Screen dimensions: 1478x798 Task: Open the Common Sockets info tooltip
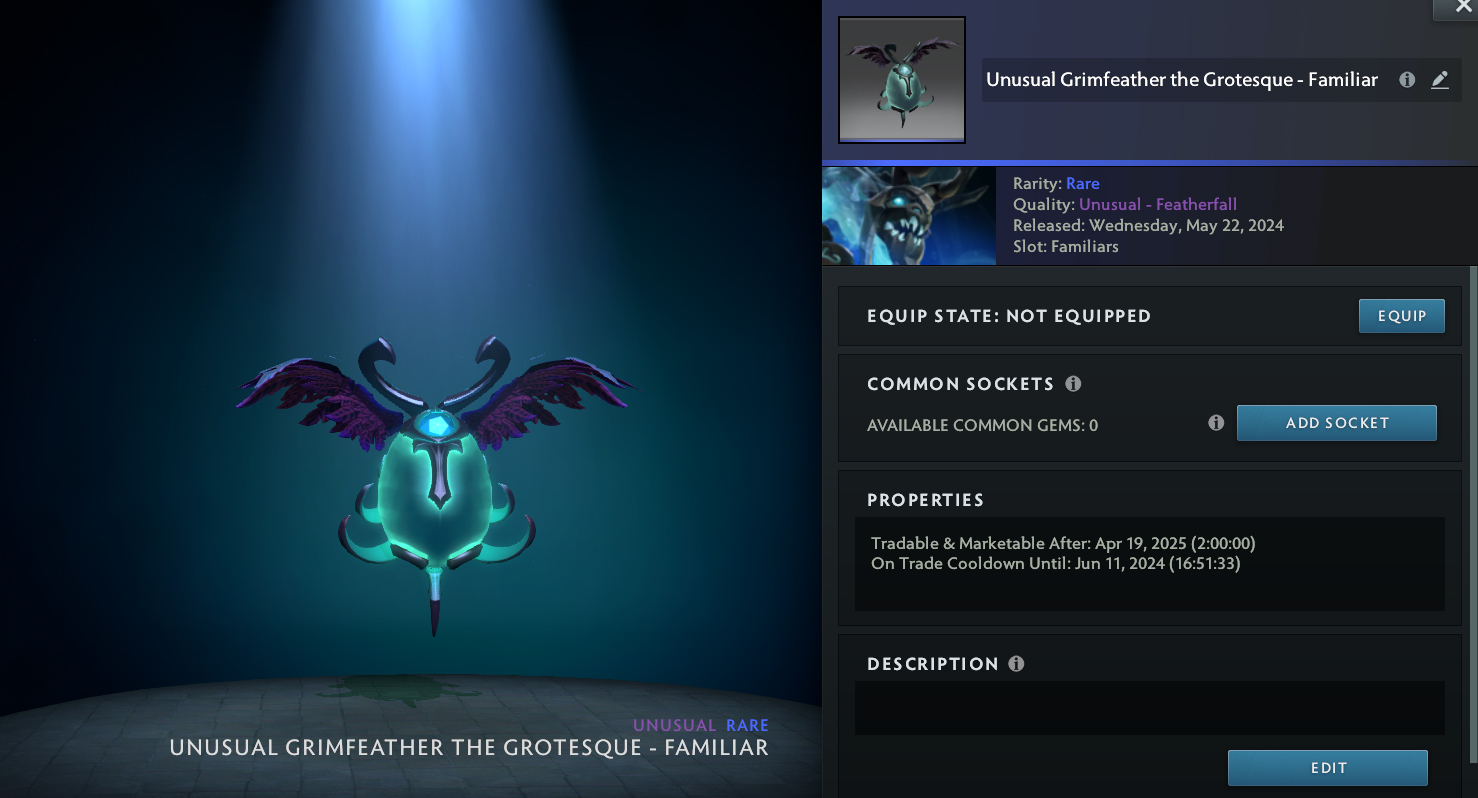[1073, 384]
